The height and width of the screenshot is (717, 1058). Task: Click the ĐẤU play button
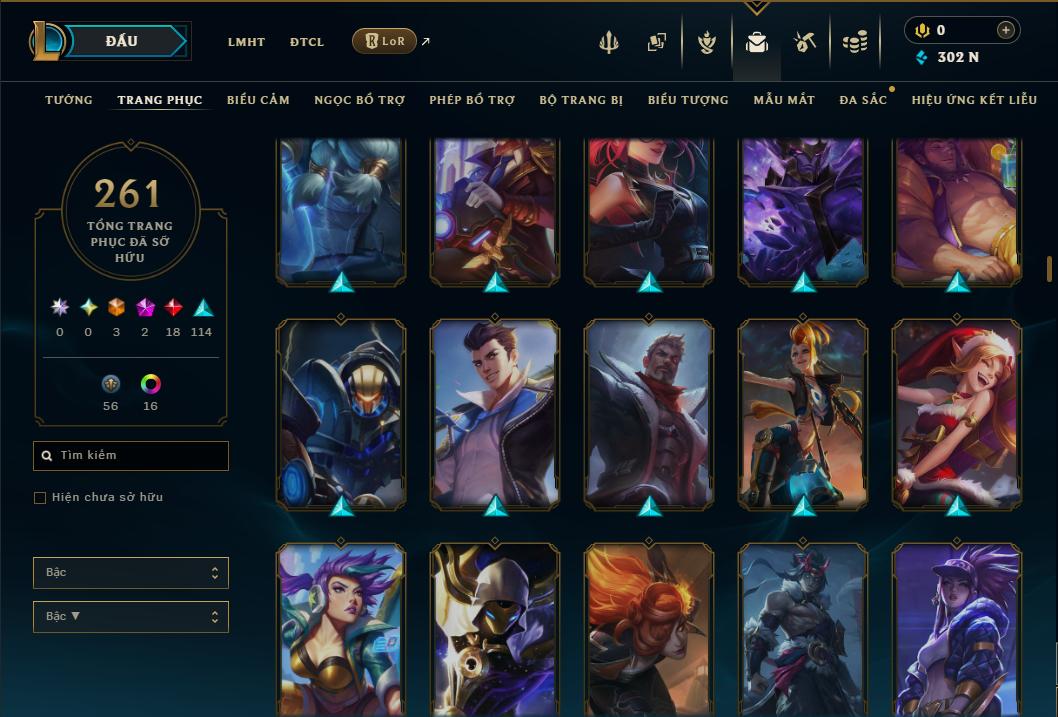(122, 41)
